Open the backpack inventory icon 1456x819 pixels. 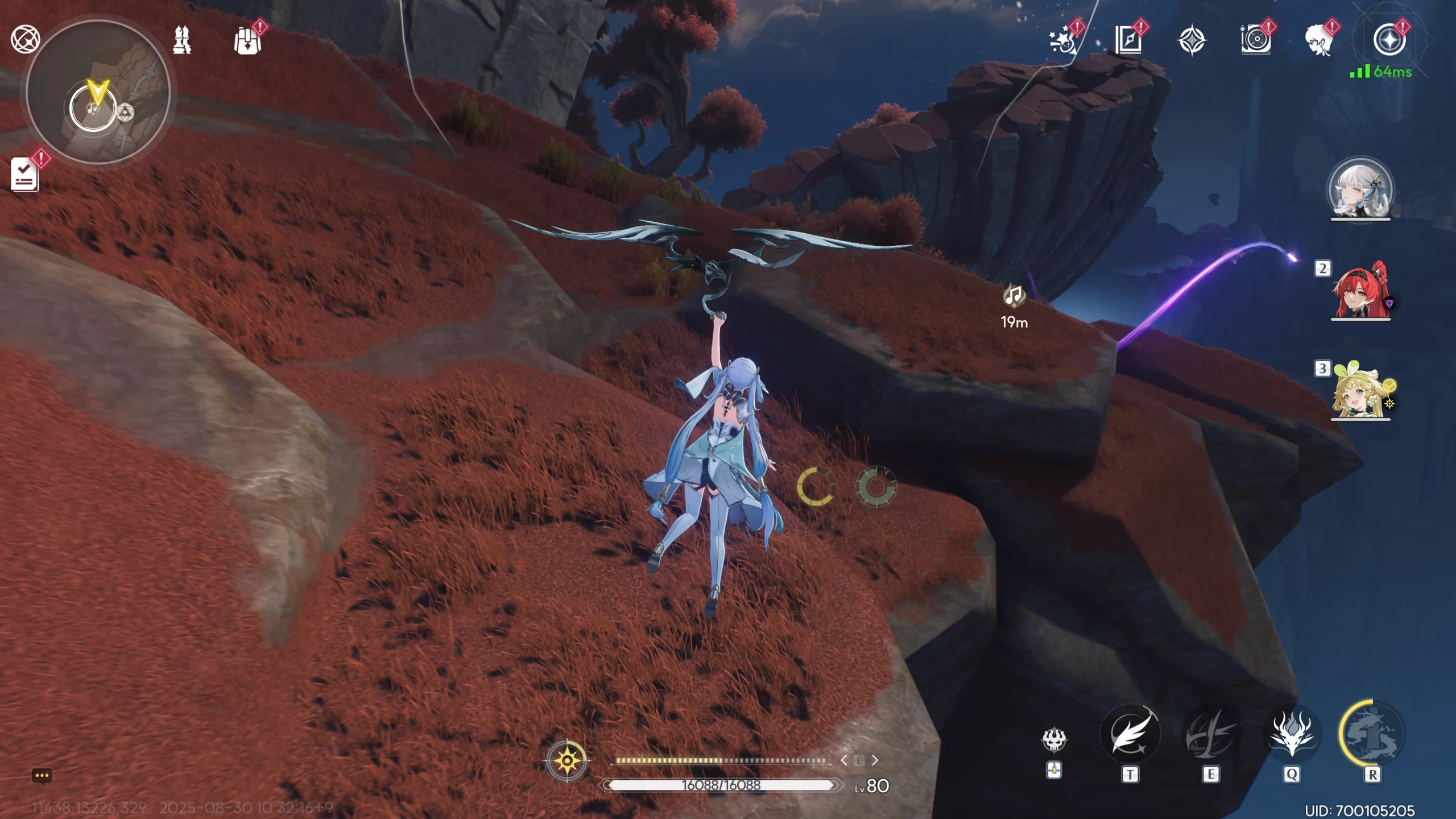coord(248,41)
